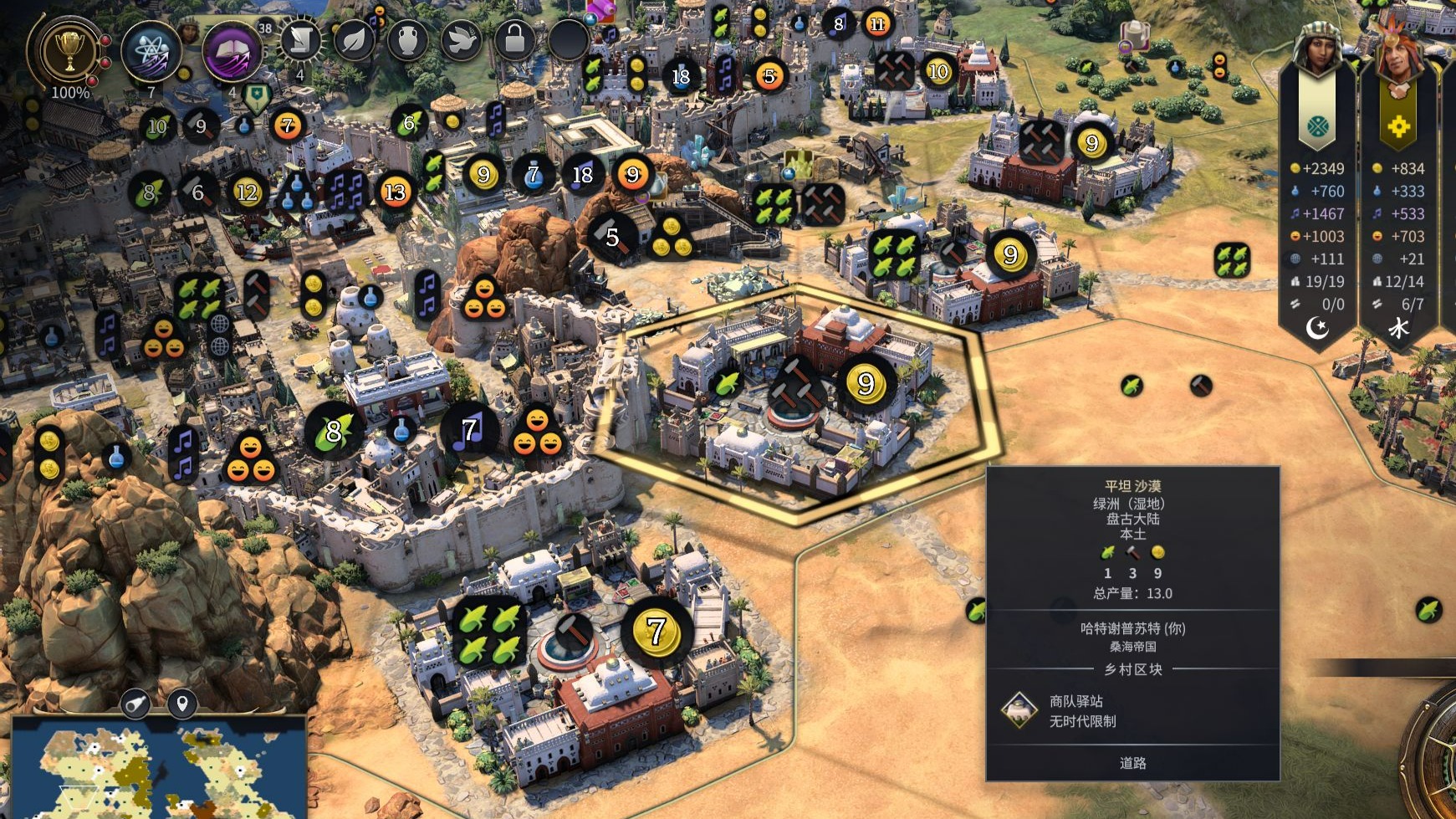Open the tech tree atom button
This screenshot has width=1456, height=819.
(151, 52)
